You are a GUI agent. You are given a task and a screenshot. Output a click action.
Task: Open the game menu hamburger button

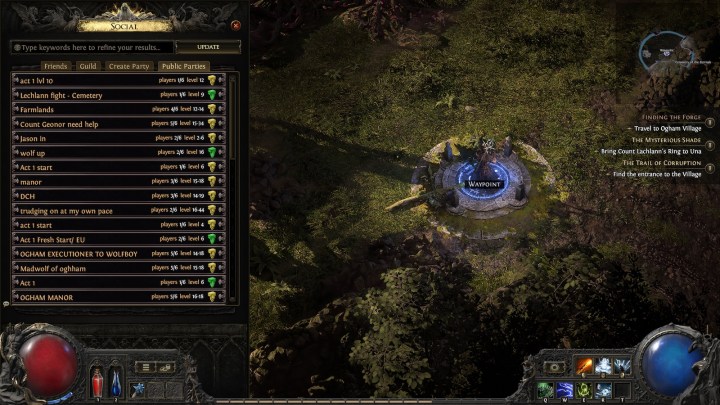tap(145, 367)
